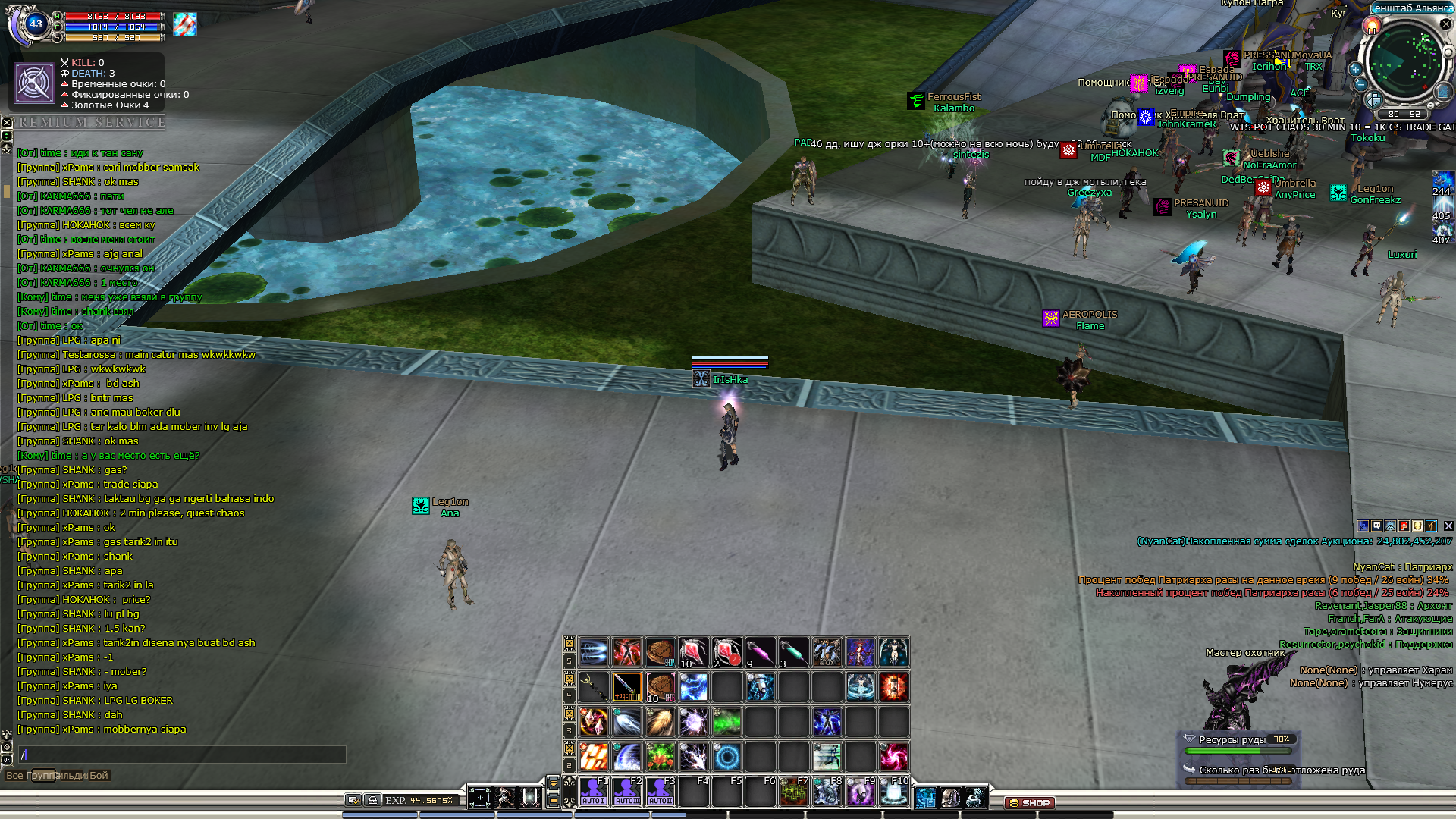The width and height of the screenshot is (1456, 819).
Task: Open the chat settings gear icon
Action: pos(6,747)
